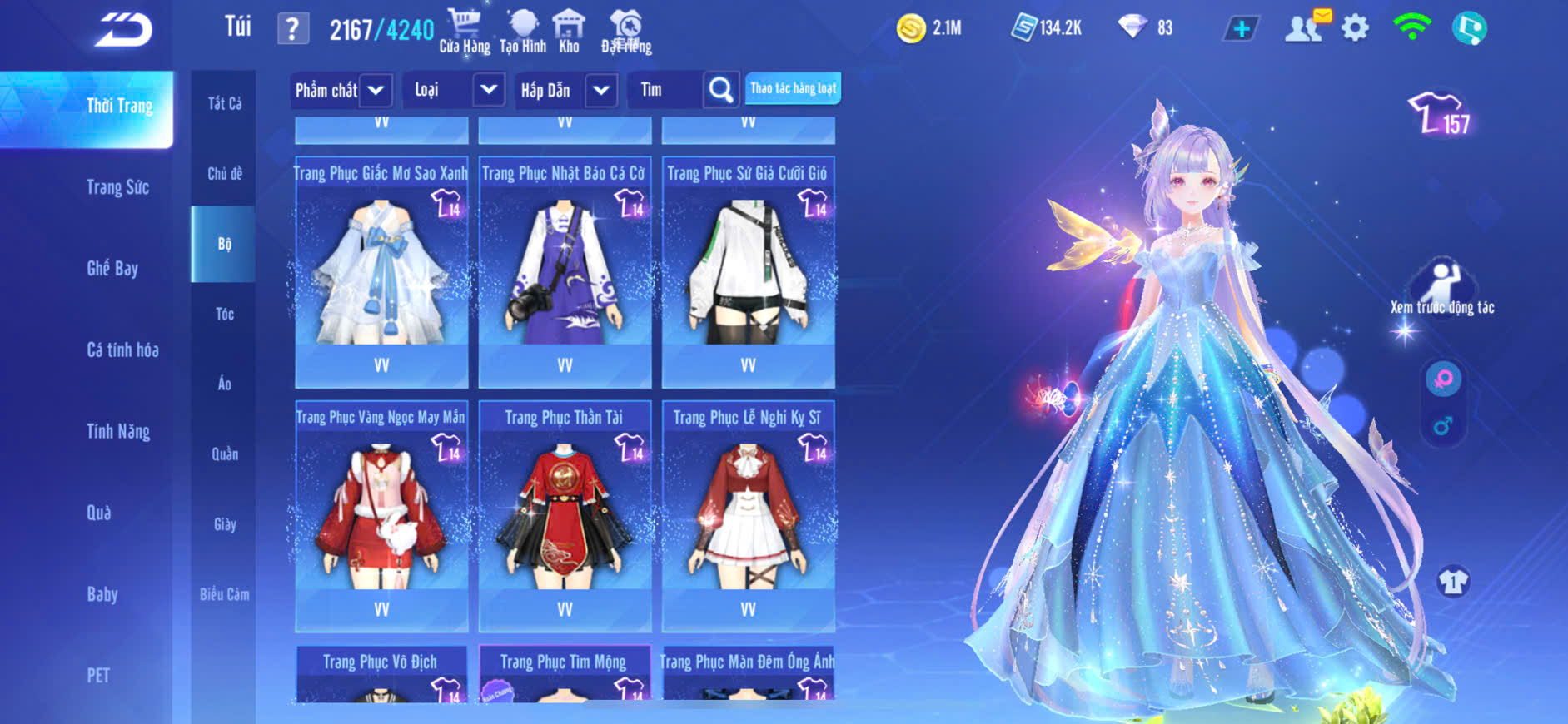Go back using the top-left arrow
This screenshot has height=724, width=1568.
click(x=123, y=30)
